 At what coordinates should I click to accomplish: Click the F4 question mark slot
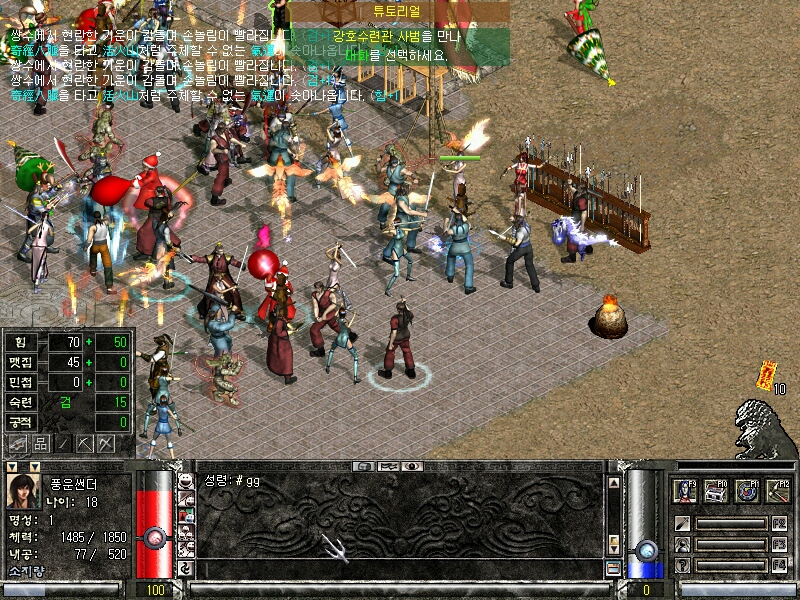point(682,565)
